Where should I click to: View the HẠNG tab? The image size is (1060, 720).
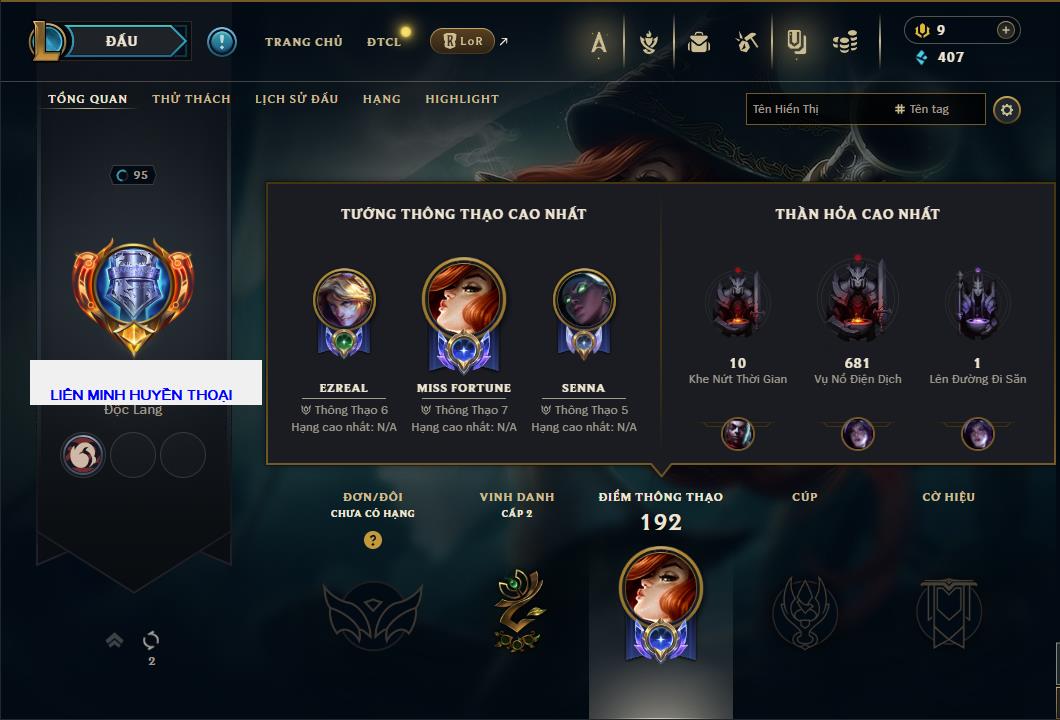[x=381, y=99]
